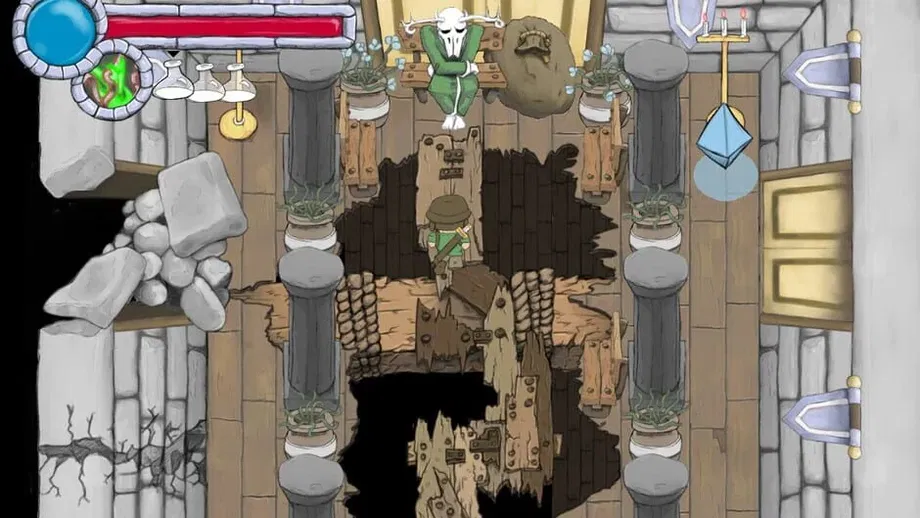This screenshot has width=920, height=518.
Task: Activate the green swirl spell icon
Action: coord(112,78)
